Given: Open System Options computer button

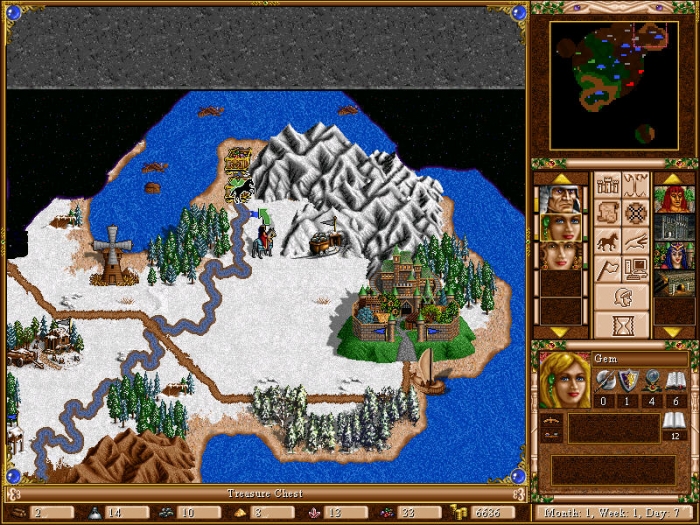Looking at the screenshot, I should coord(636,269).
